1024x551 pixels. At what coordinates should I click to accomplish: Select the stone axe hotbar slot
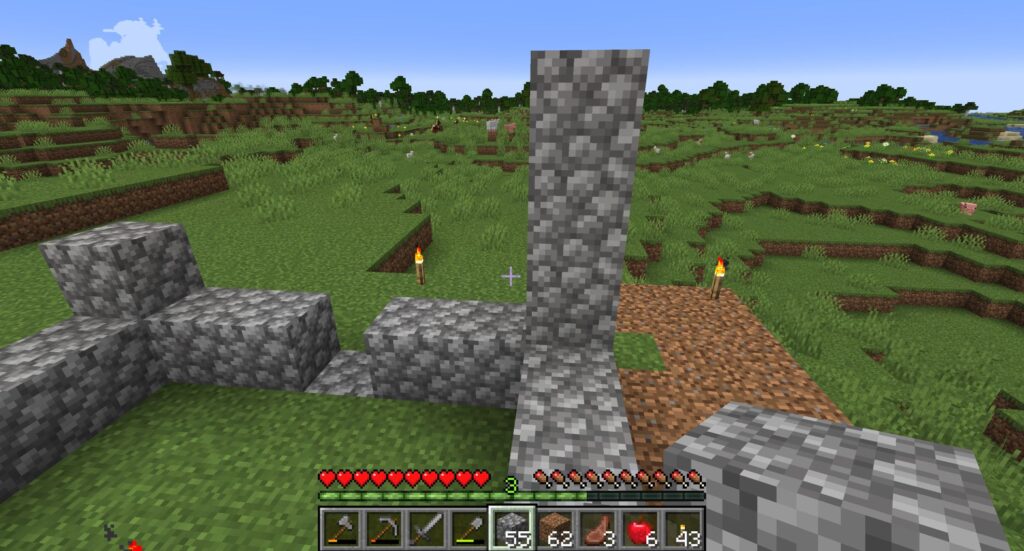point(340,527)
